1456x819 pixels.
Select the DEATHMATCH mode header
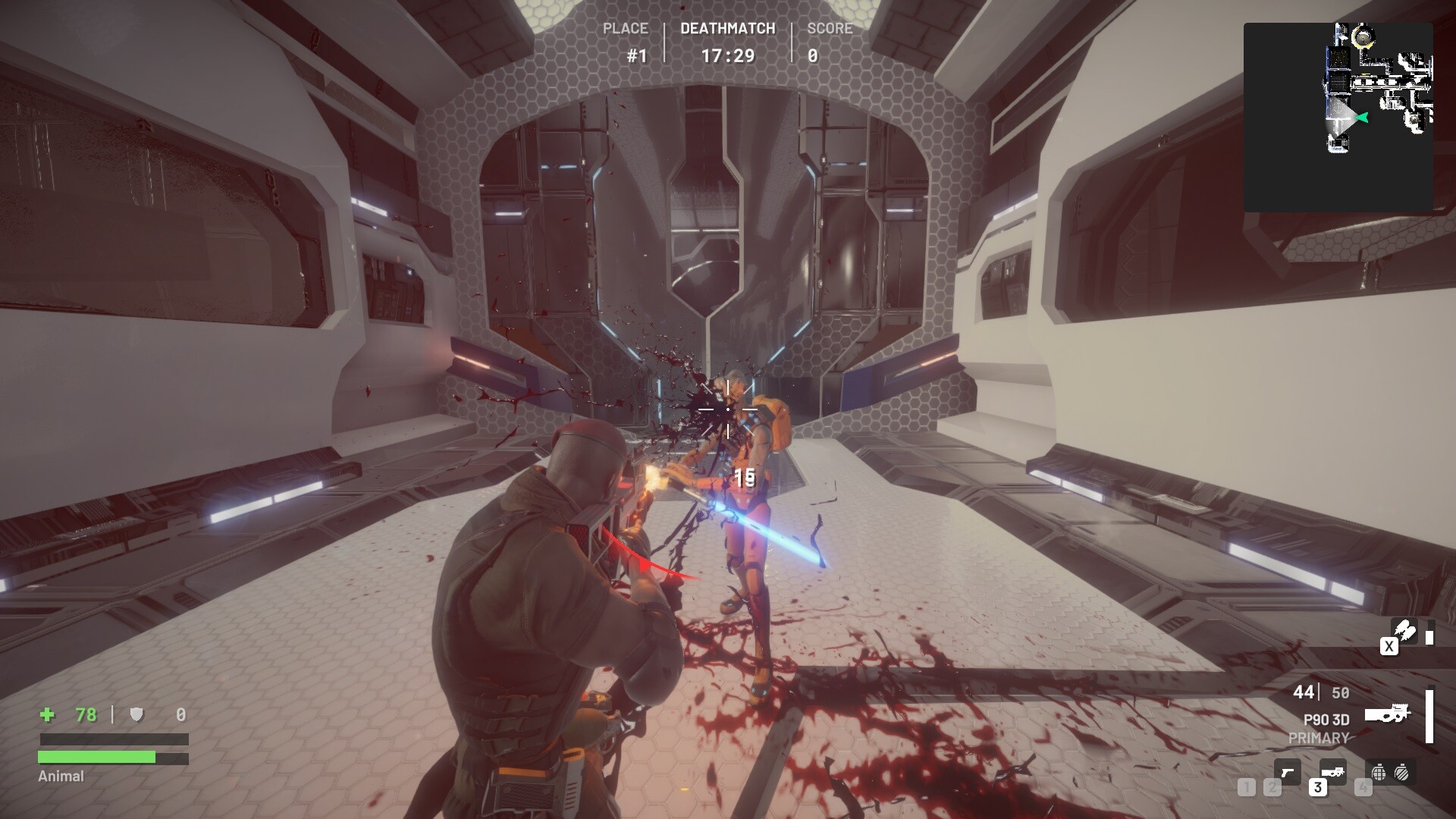(x=727, y=29)
